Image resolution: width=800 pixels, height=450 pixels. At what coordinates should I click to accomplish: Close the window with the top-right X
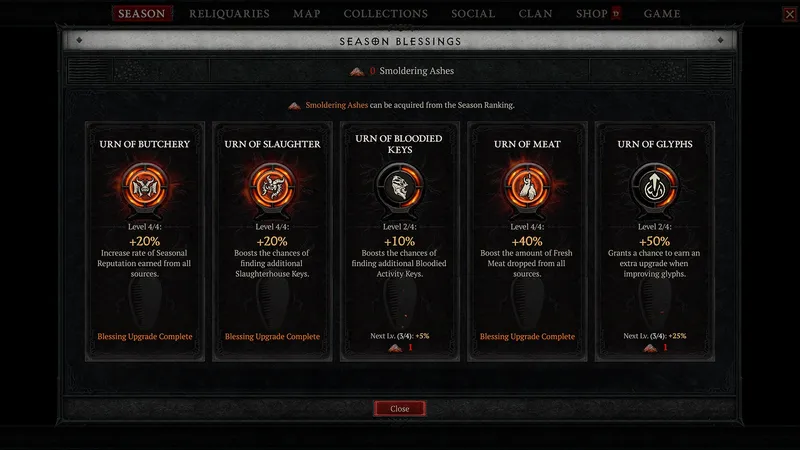tap(790, 14)
